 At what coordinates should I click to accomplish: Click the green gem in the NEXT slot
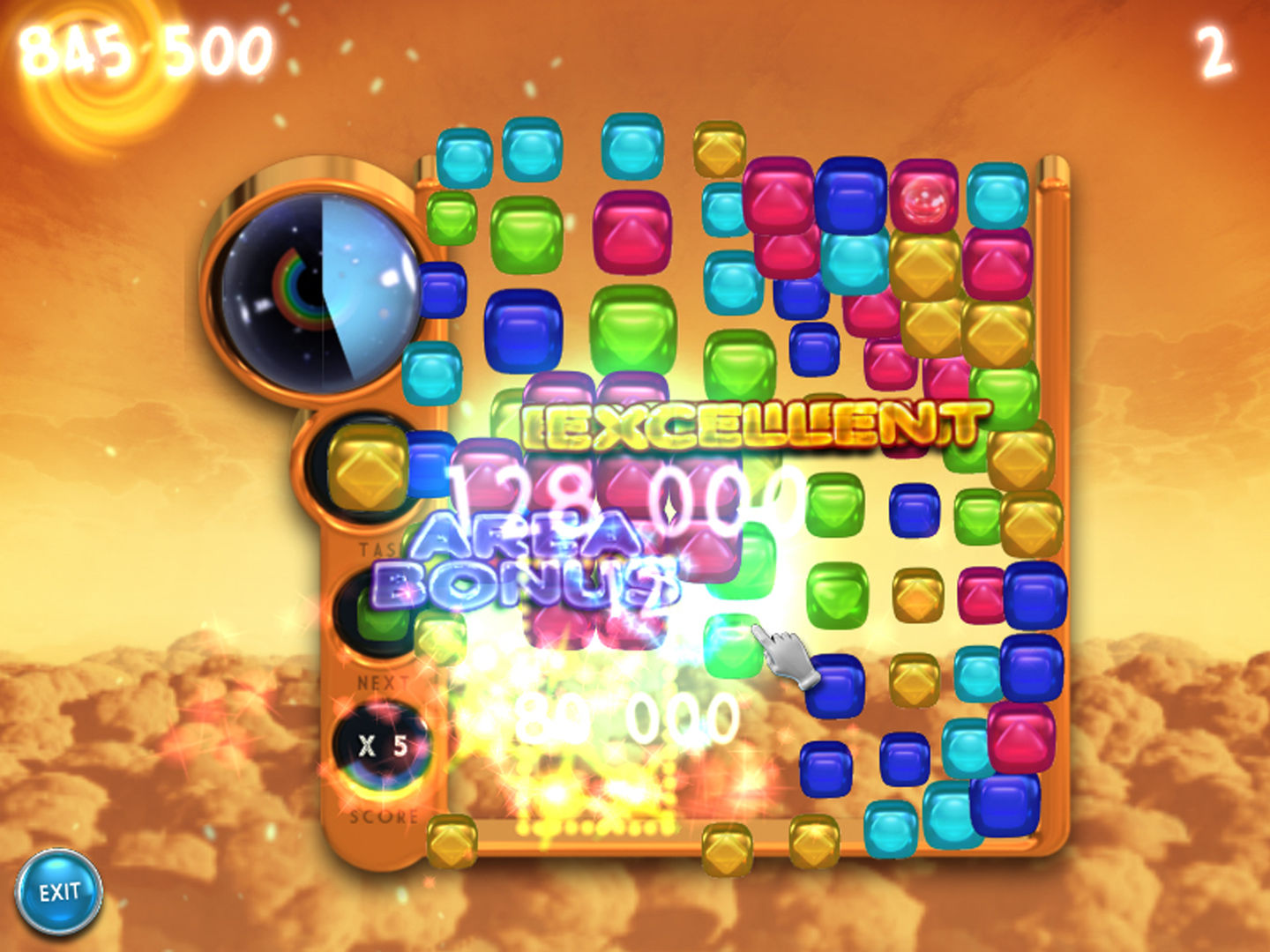point(385,617)
